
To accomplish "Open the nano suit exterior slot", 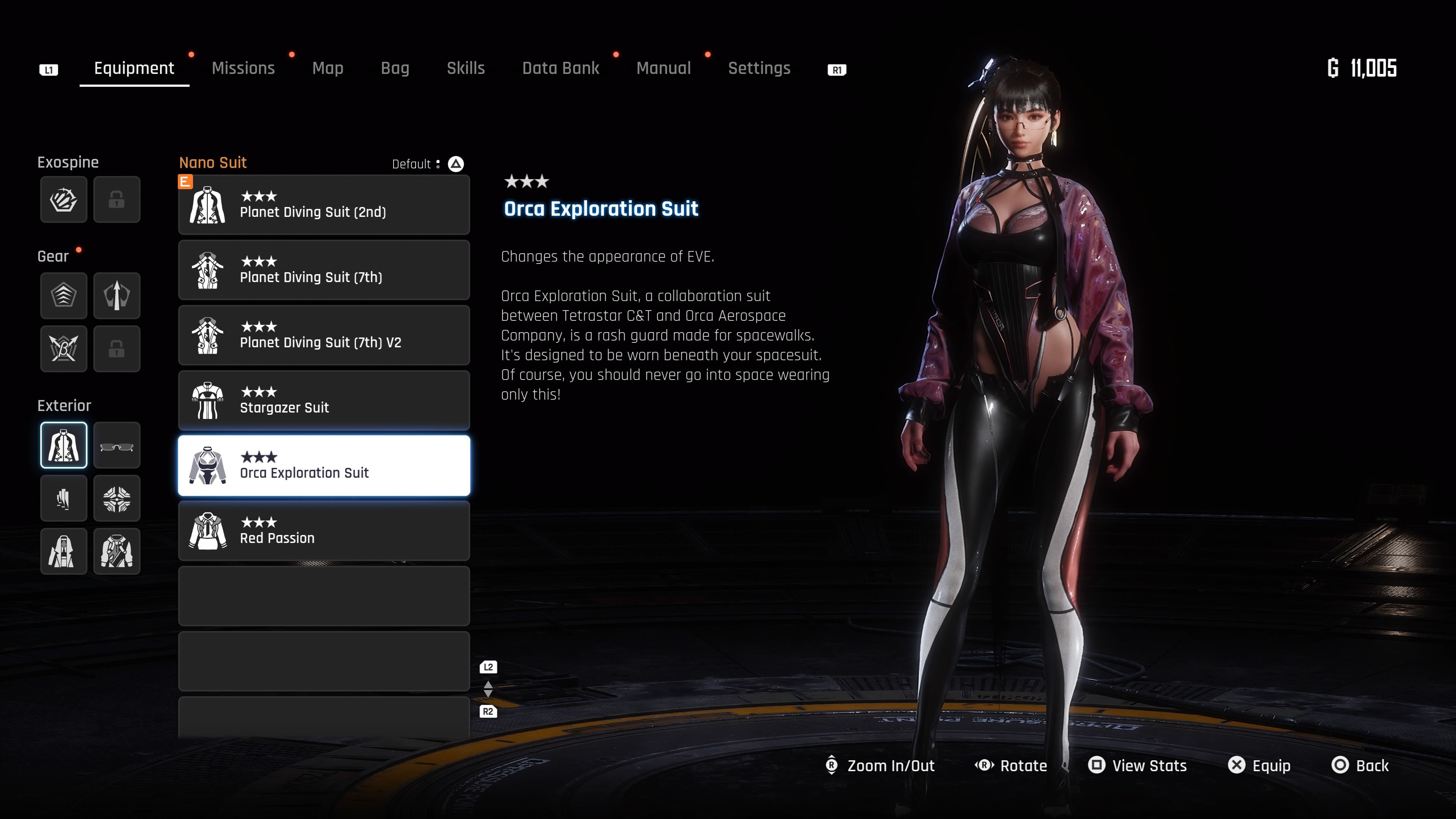I will click(x=64, y=446).
